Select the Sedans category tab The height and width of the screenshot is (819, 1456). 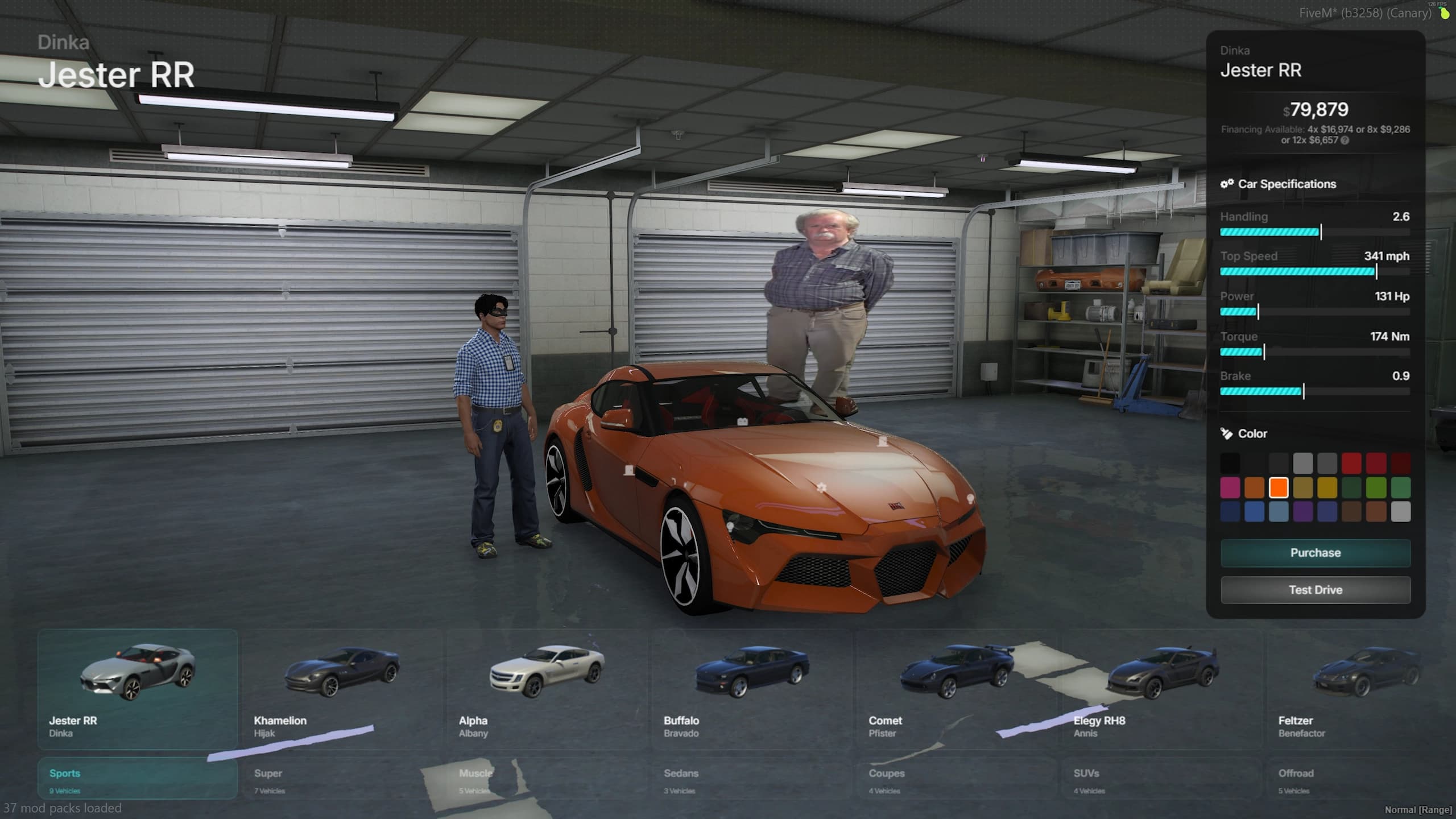[x=681, y=773]
